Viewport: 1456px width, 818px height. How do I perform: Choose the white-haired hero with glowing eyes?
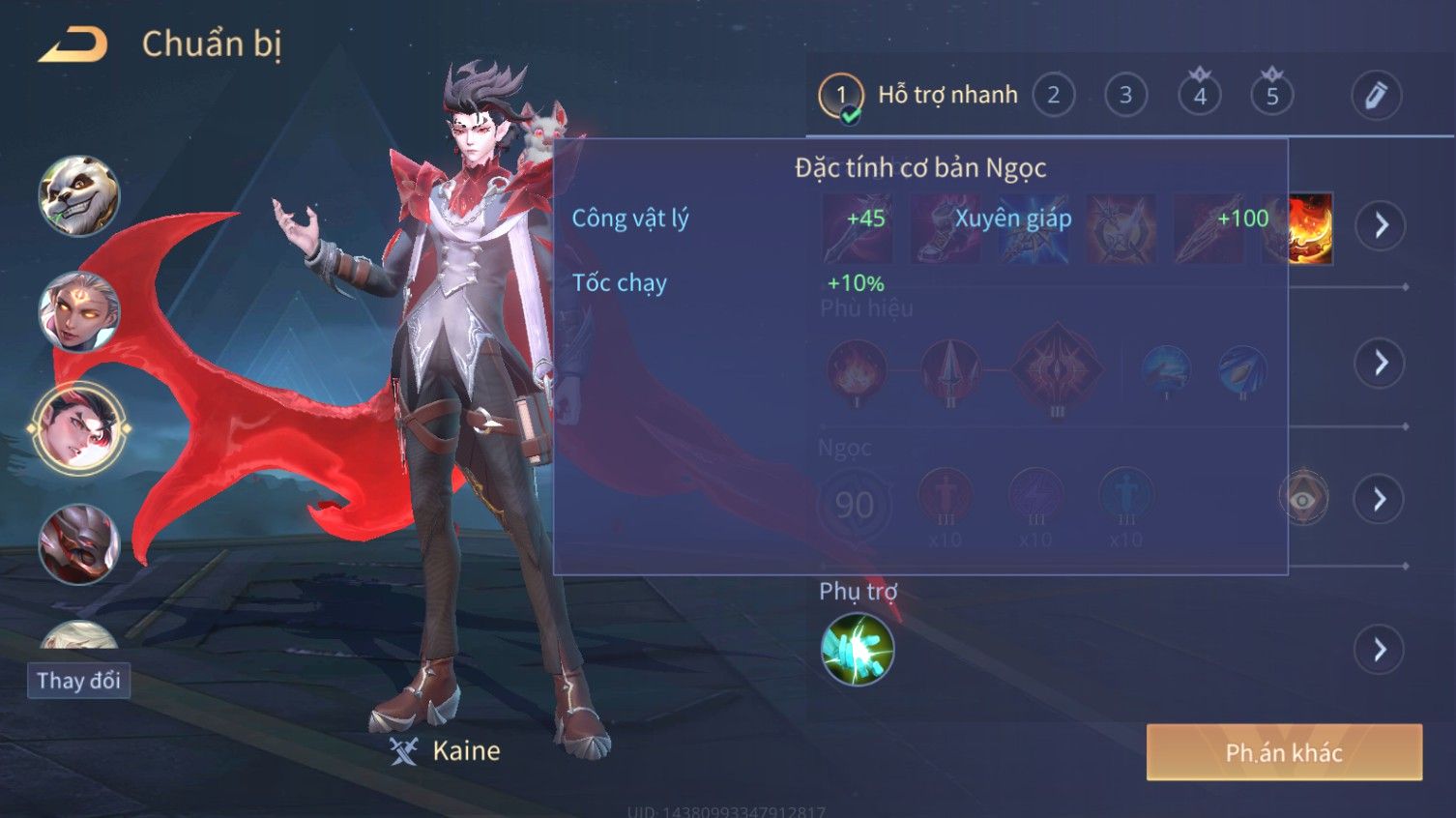click(78, 311)
